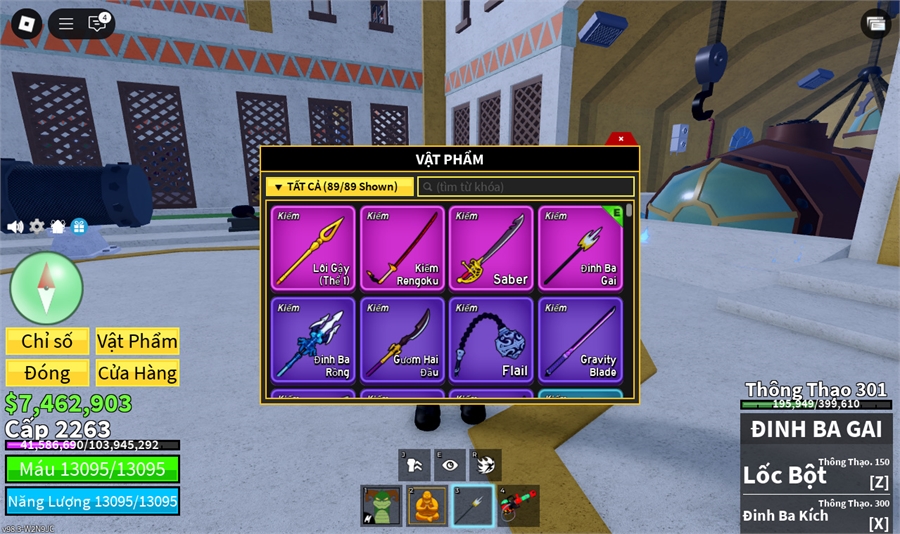Pick the Flail weapon item
Screen dimensions: 900x534
point(491,339)
